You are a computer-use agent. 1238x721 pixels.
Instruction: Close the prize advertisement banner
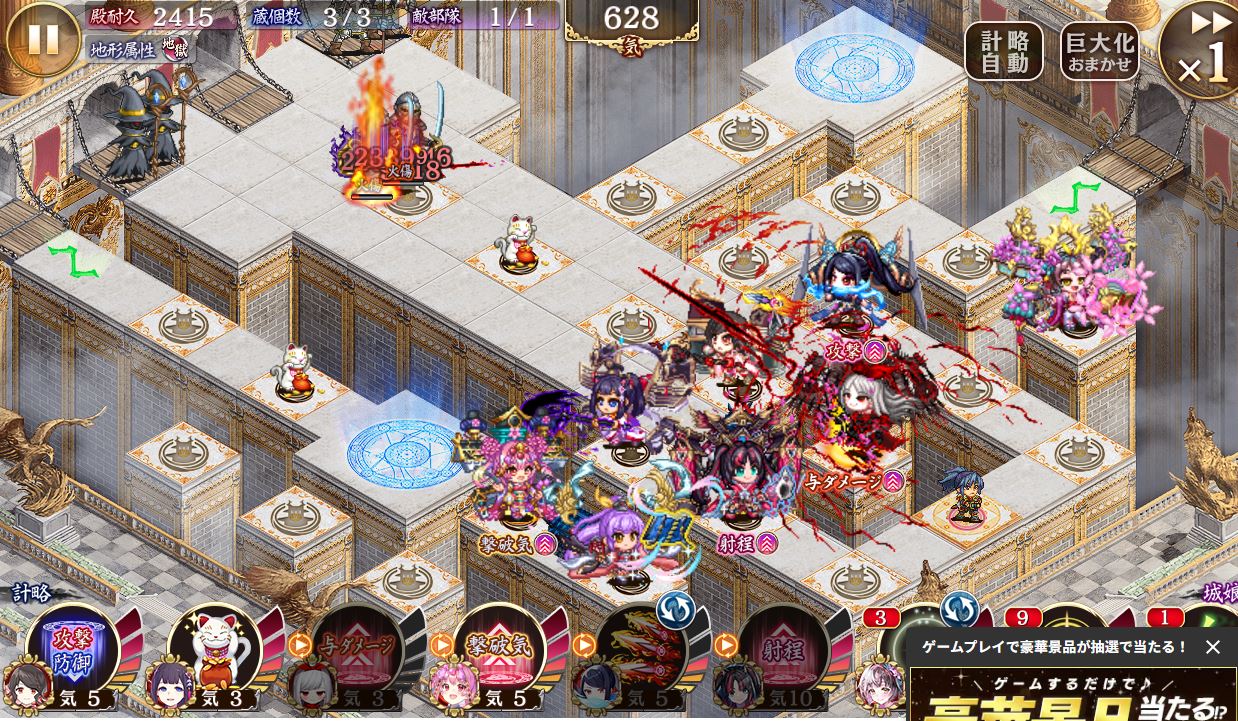coord(1213,647)
